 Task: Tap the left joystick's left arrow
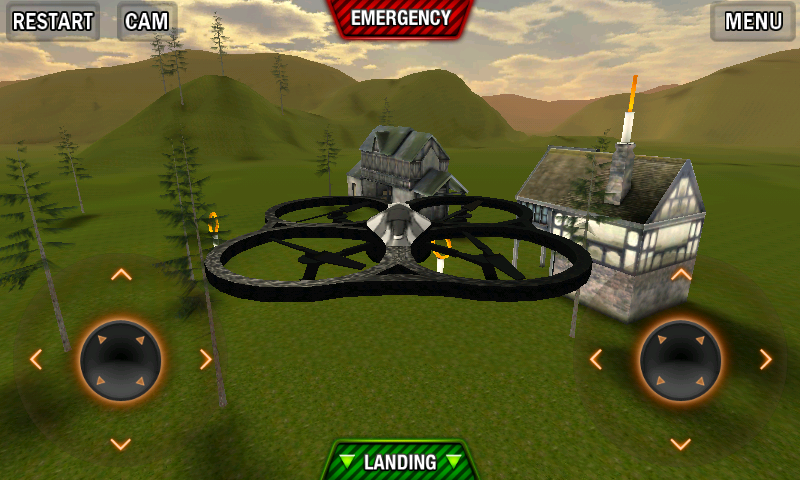point(36,359)
